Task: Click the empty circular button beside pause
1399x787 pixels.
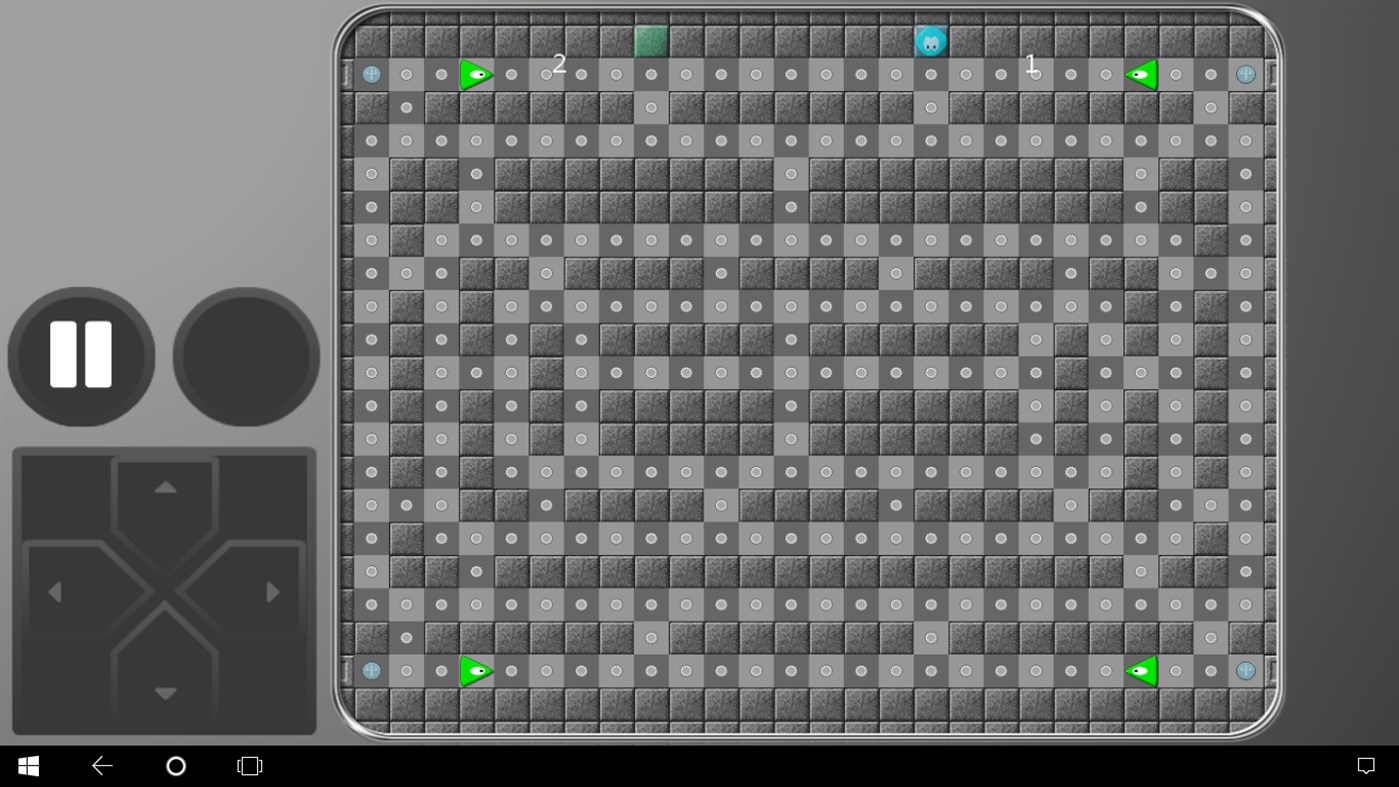Action: 245,356
